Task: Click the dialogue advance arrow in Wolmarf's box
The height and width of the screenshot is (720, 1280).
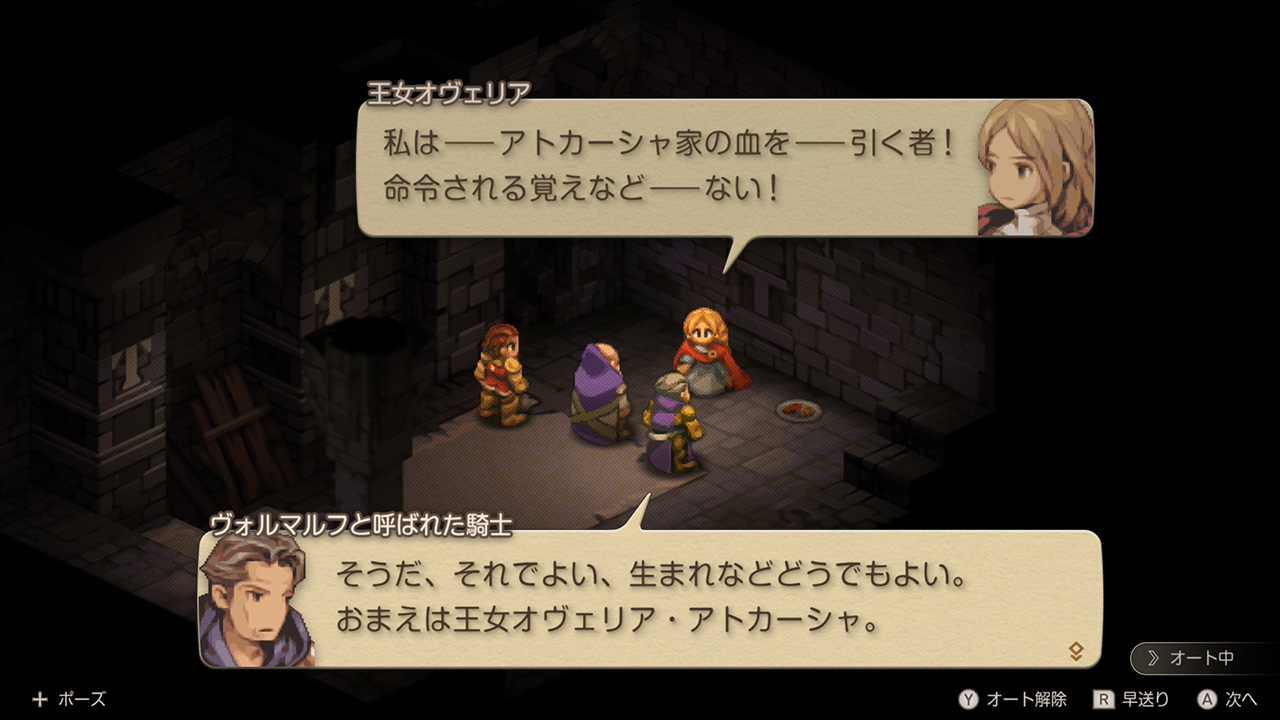Action: pos(1076,652)
